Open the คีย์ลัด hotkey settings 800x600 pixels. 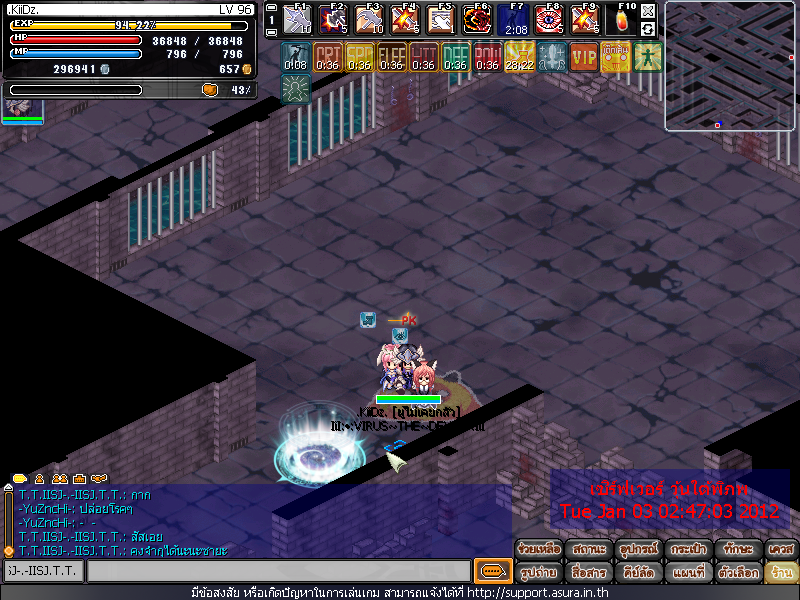click(x=638, y=573)
